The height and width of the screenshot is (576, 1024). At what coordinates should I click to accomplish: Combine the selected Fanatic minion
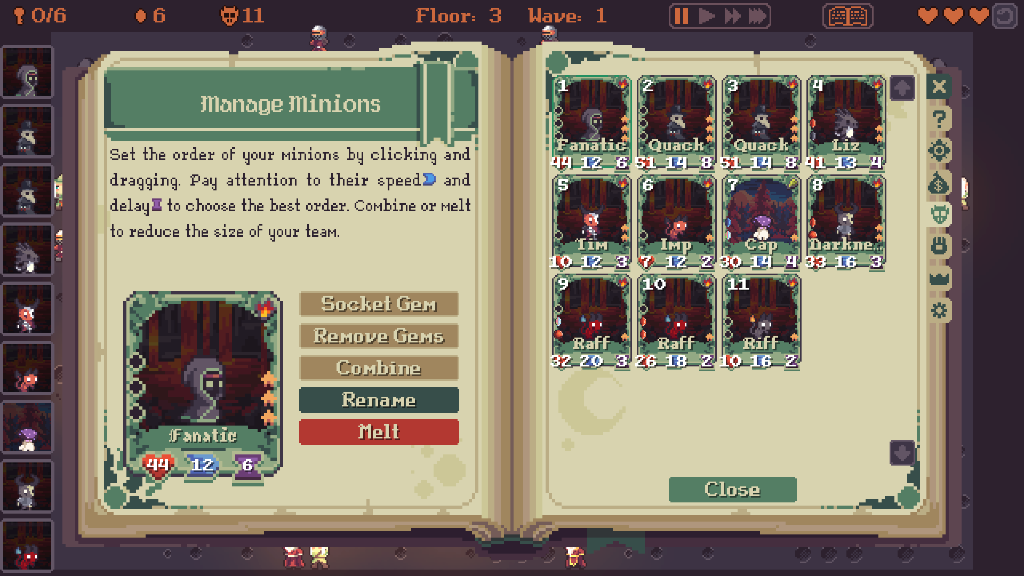(x=379, y=368)
